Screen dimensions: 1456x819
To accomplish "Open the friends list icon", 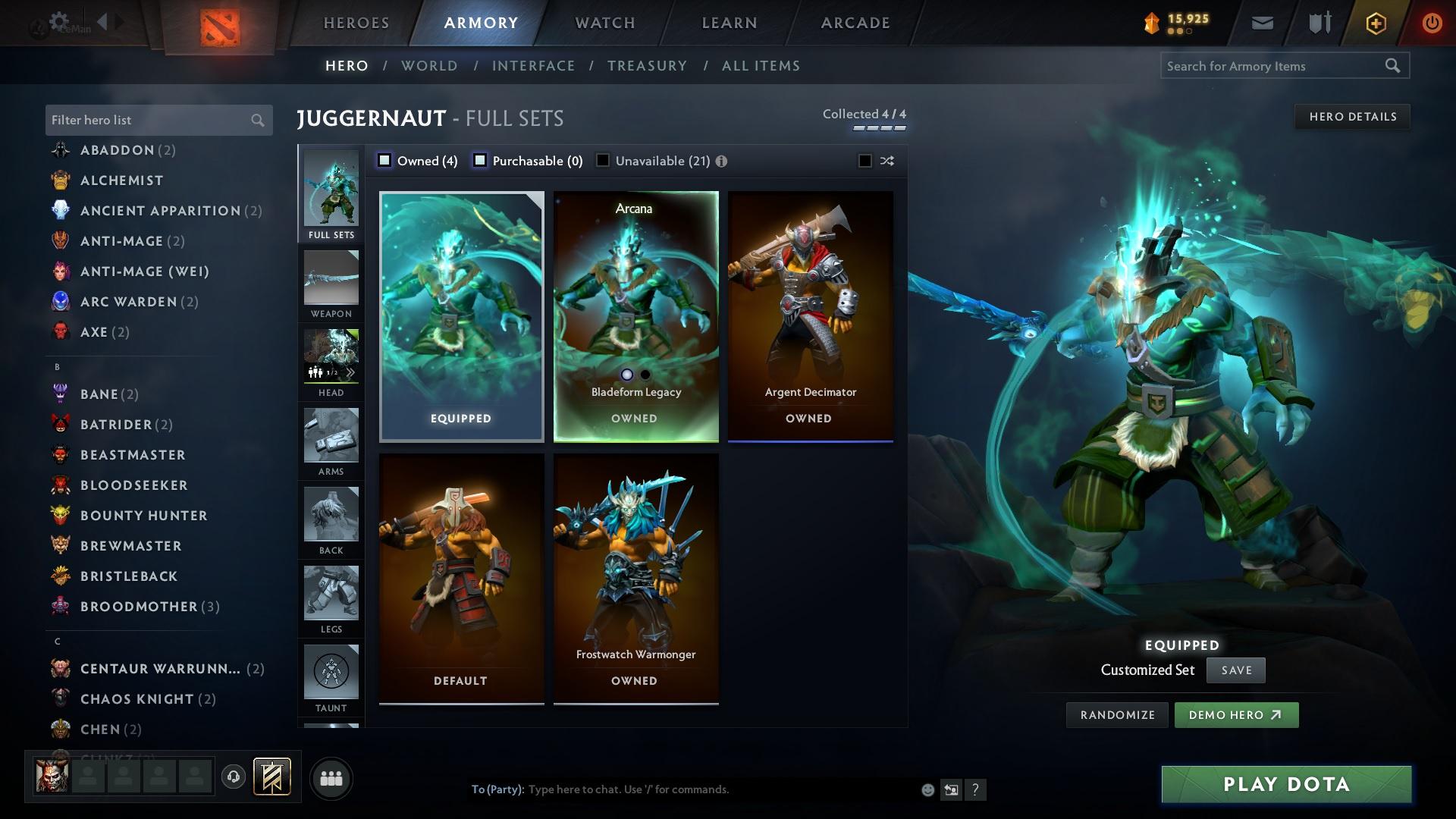I will point(330,778).
